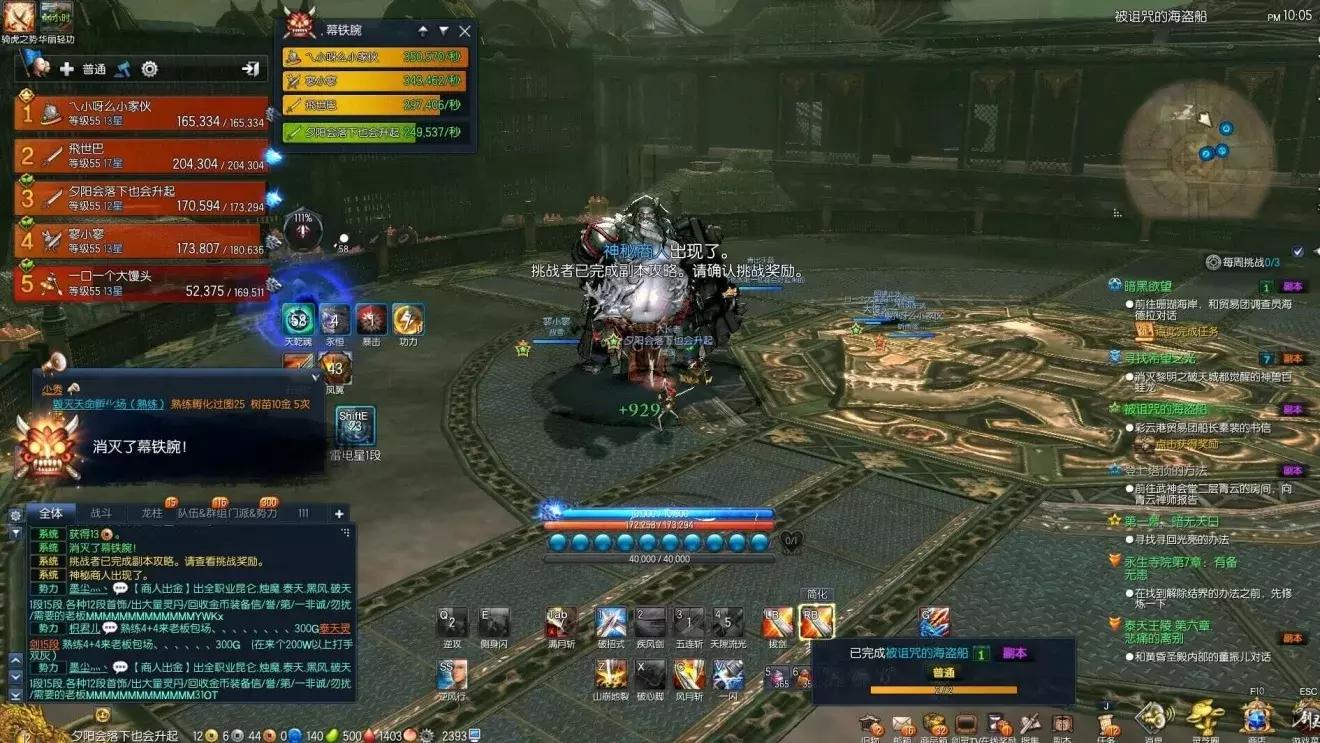Open chat settings gear beside 全体 tab
This screenshot has height=743, width=1320.
(x=15, y=515)
